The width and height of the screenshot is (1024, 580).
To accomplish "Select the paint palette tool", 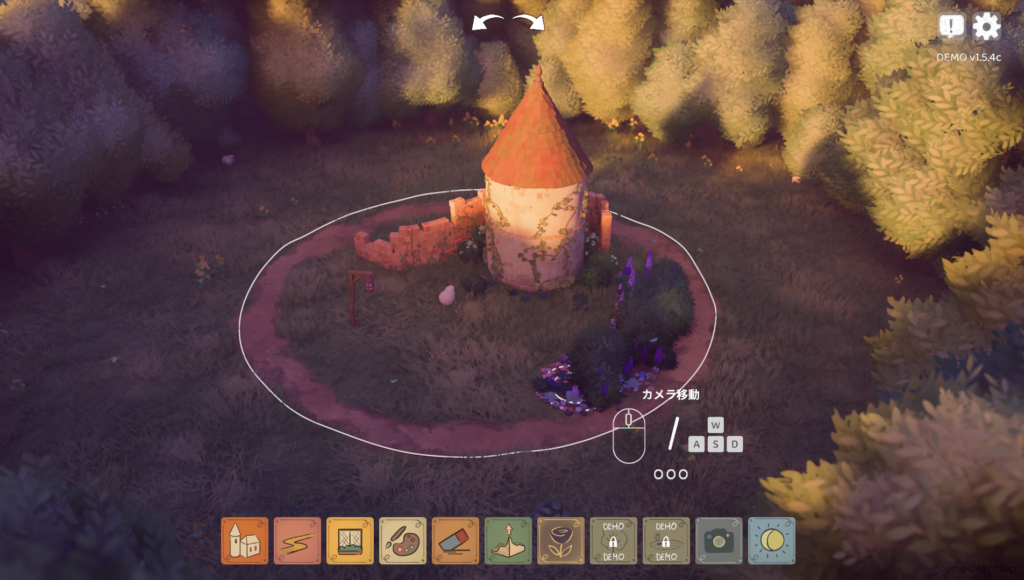I will point(403,540).
